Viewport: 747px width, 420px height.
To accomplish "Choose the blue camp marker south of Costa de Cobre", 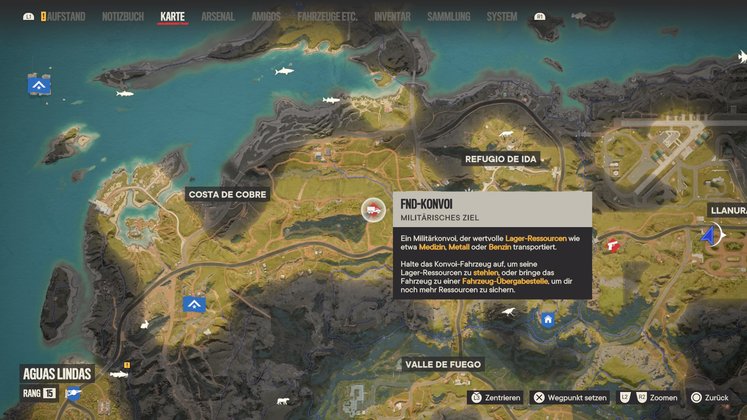I will 195,304.
